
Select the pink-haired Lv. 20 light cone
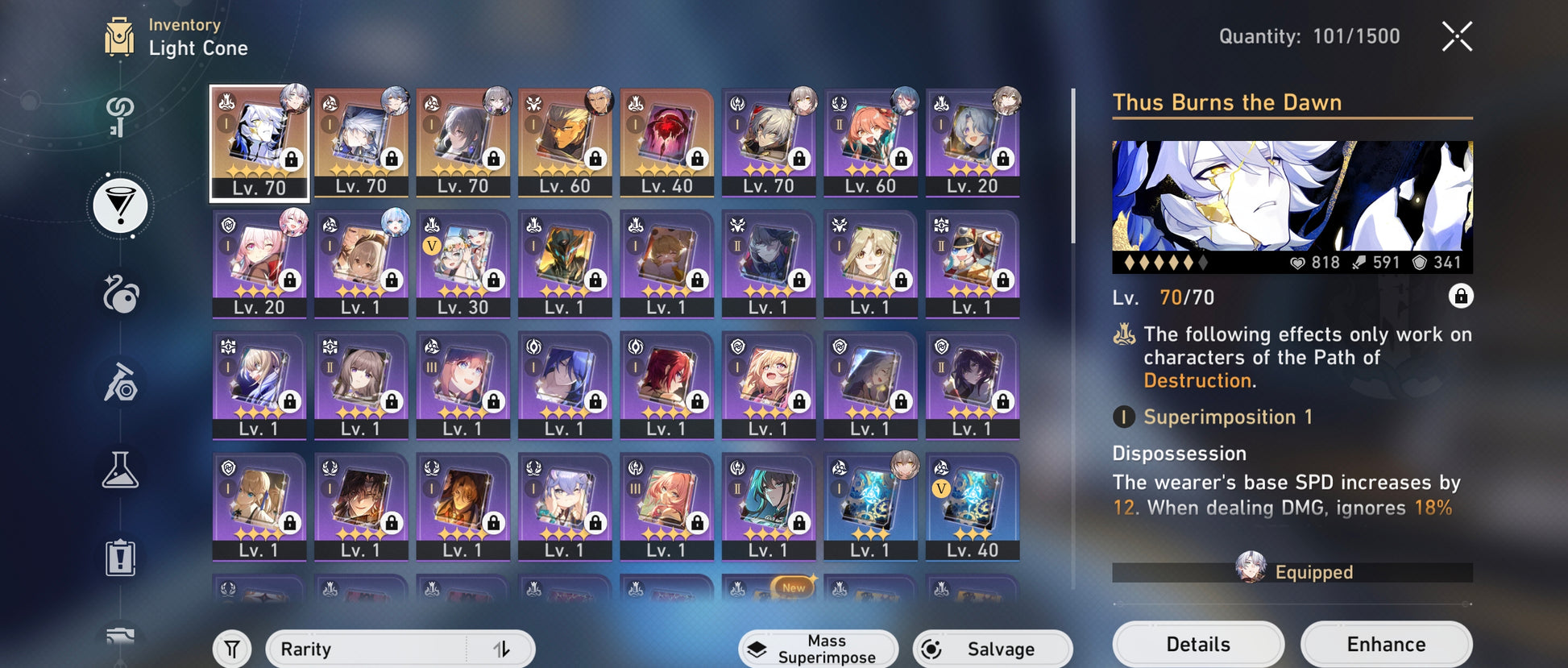(x=259, y=263)
